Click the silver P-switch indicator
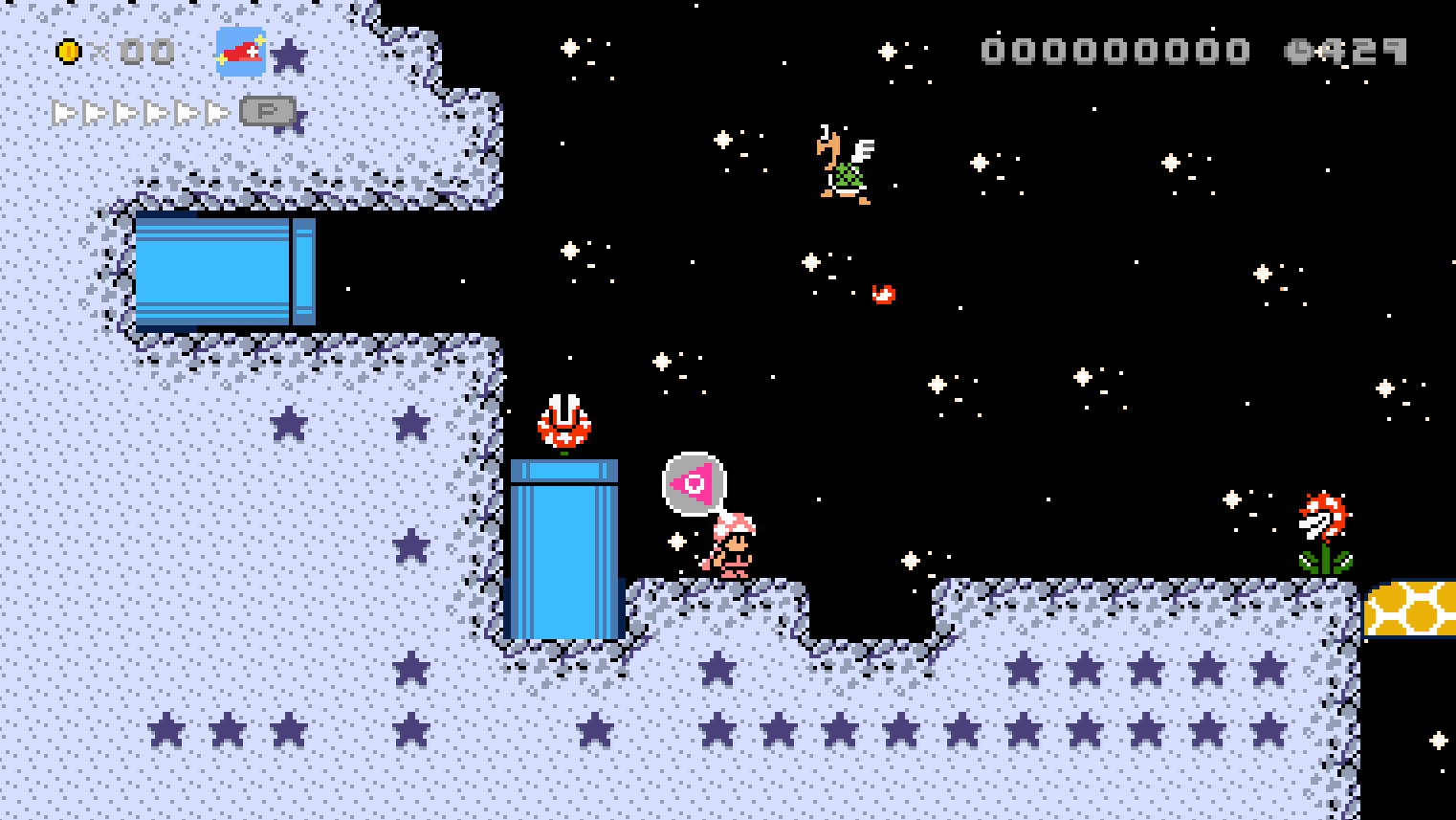The height and width of the screenshot is (820, 1456). coord(269,112)
